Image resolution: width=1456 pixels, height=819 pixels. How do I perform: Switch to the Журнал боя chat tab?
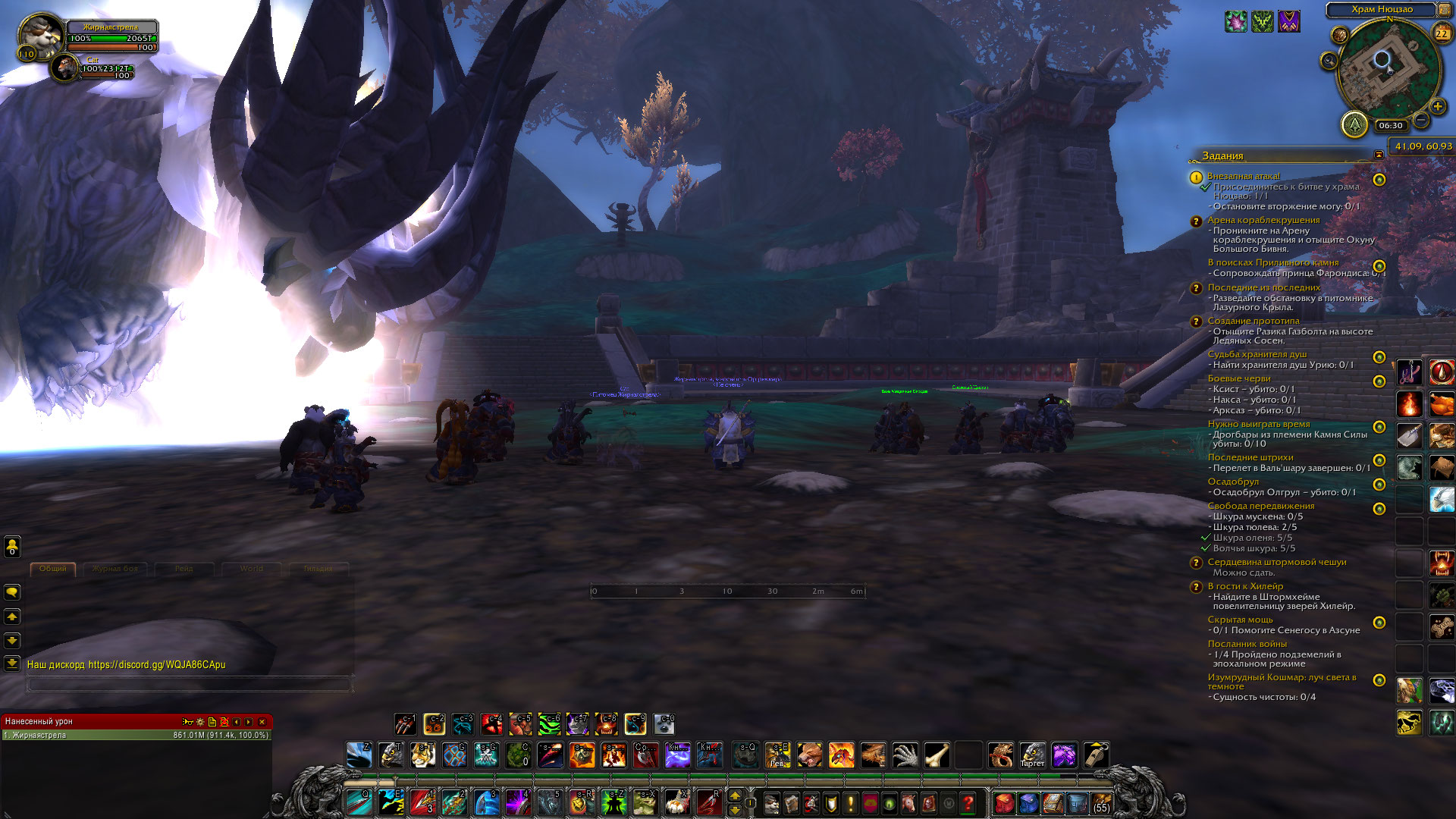click(115, 569)
